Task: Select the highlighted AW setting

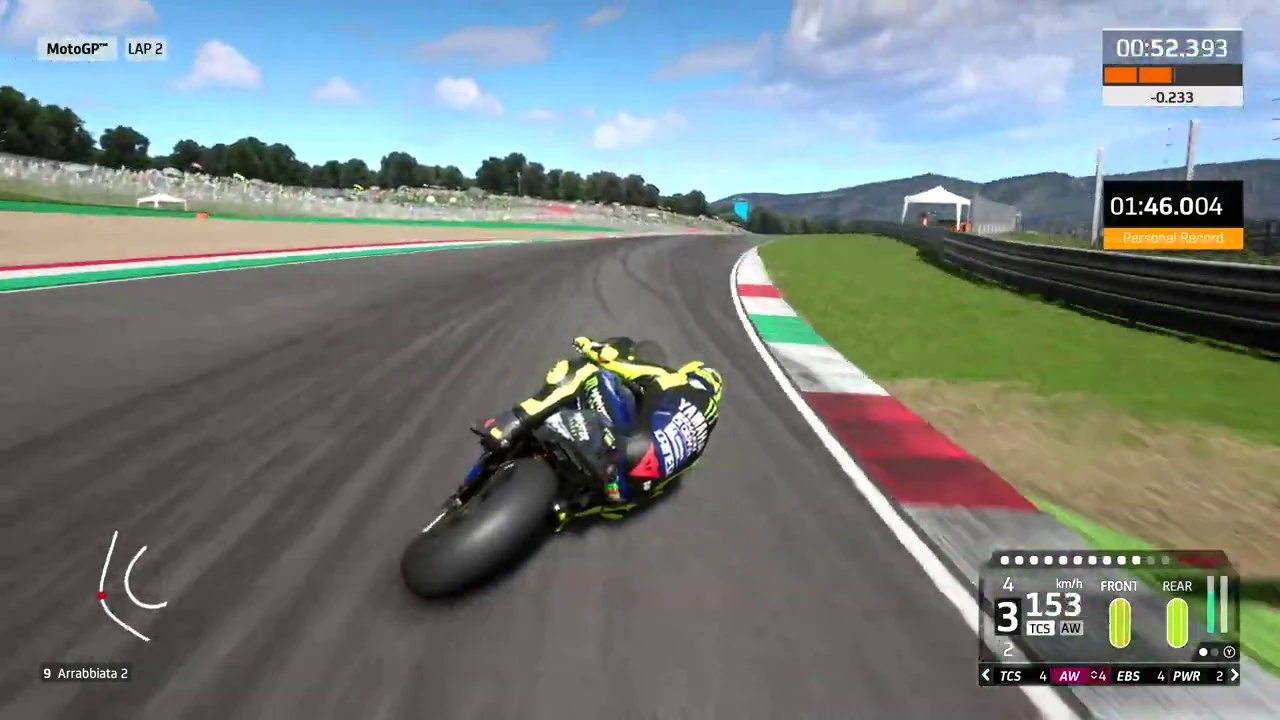Action: [1068, 675]
